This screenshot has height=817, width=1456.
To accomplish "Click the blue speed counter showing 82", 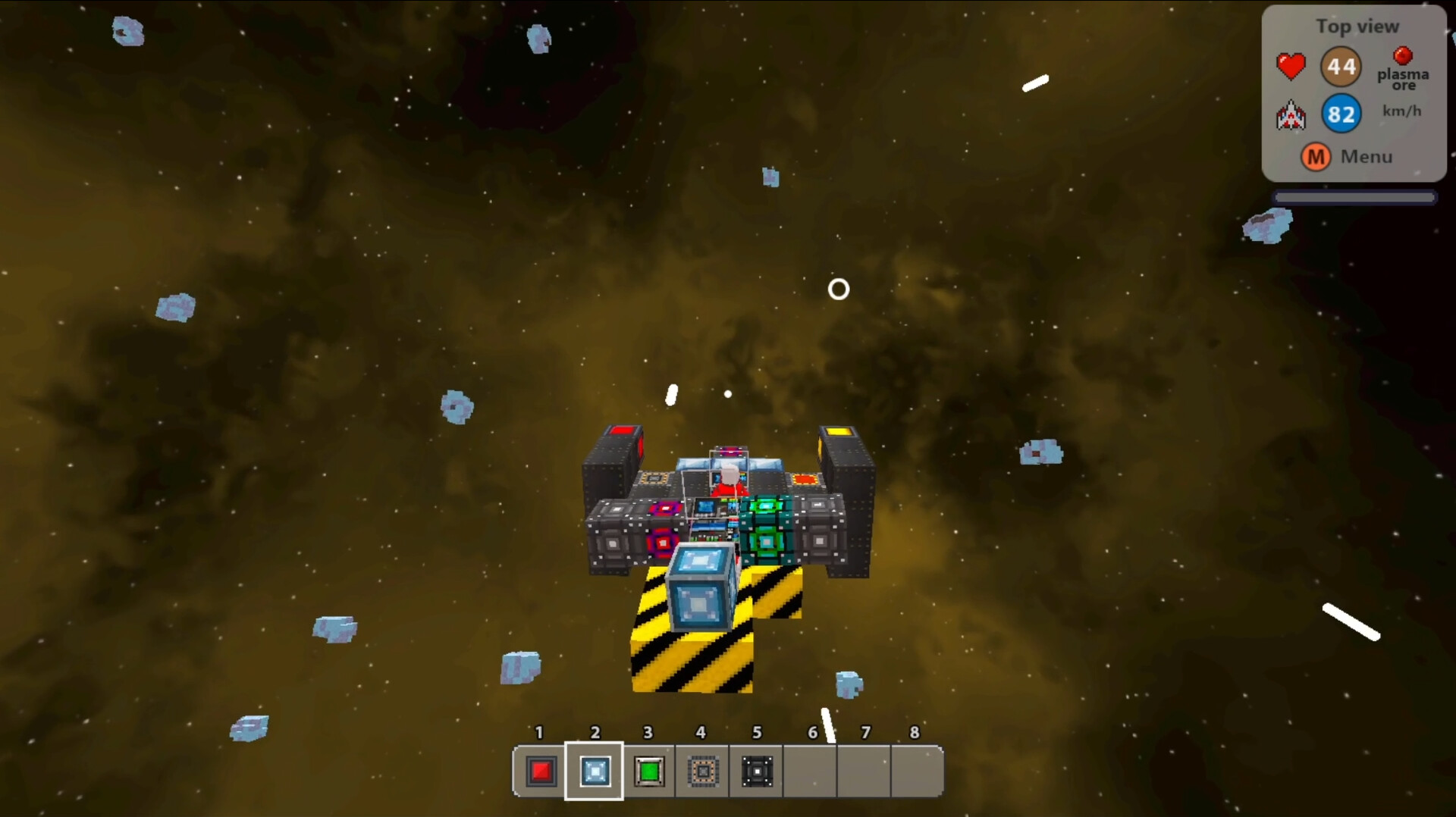I will (x=1341, y=114).
